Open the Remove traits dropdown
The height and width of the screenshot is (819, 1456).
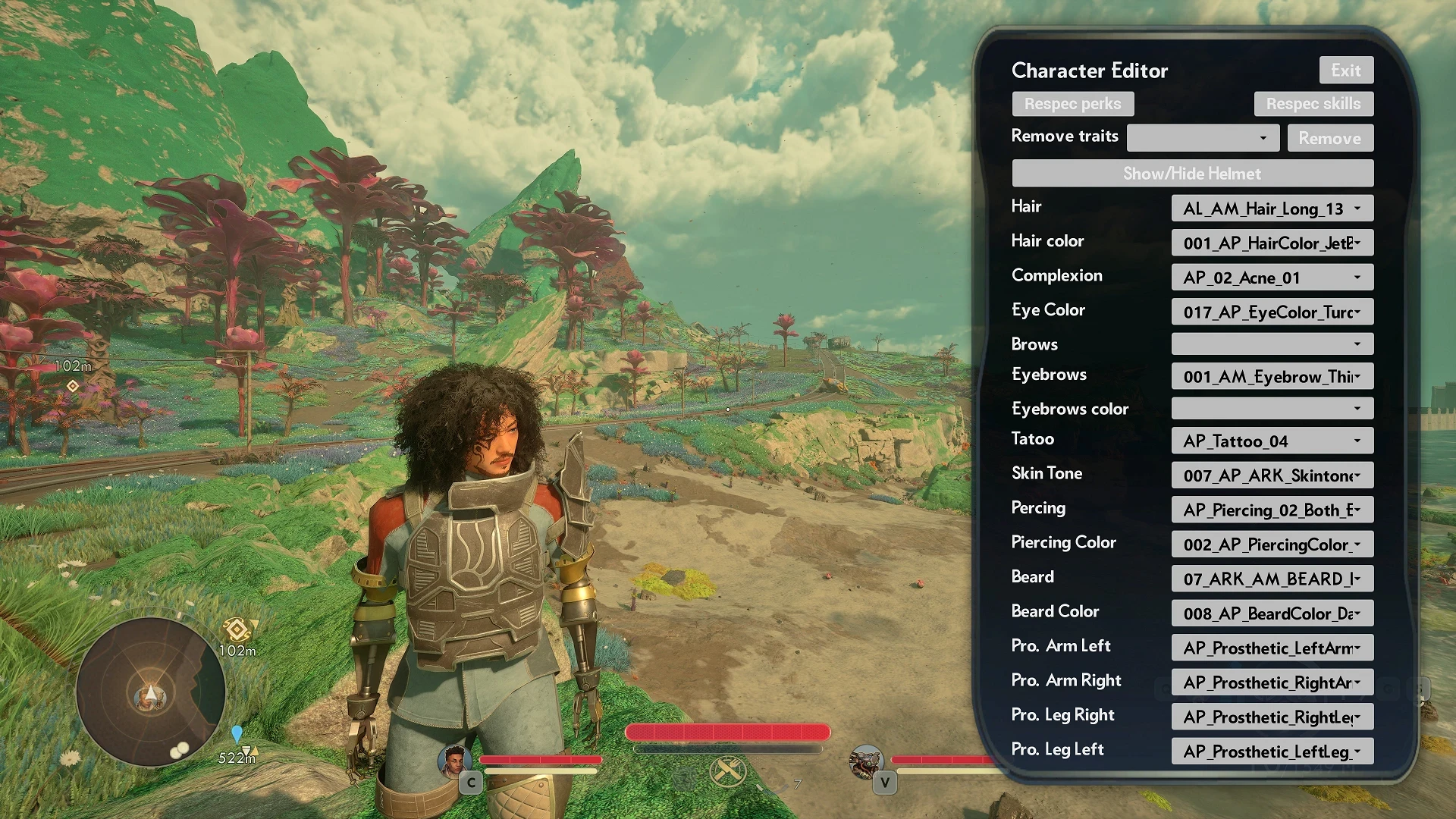pyautogui.click(x=1203, y=138)
